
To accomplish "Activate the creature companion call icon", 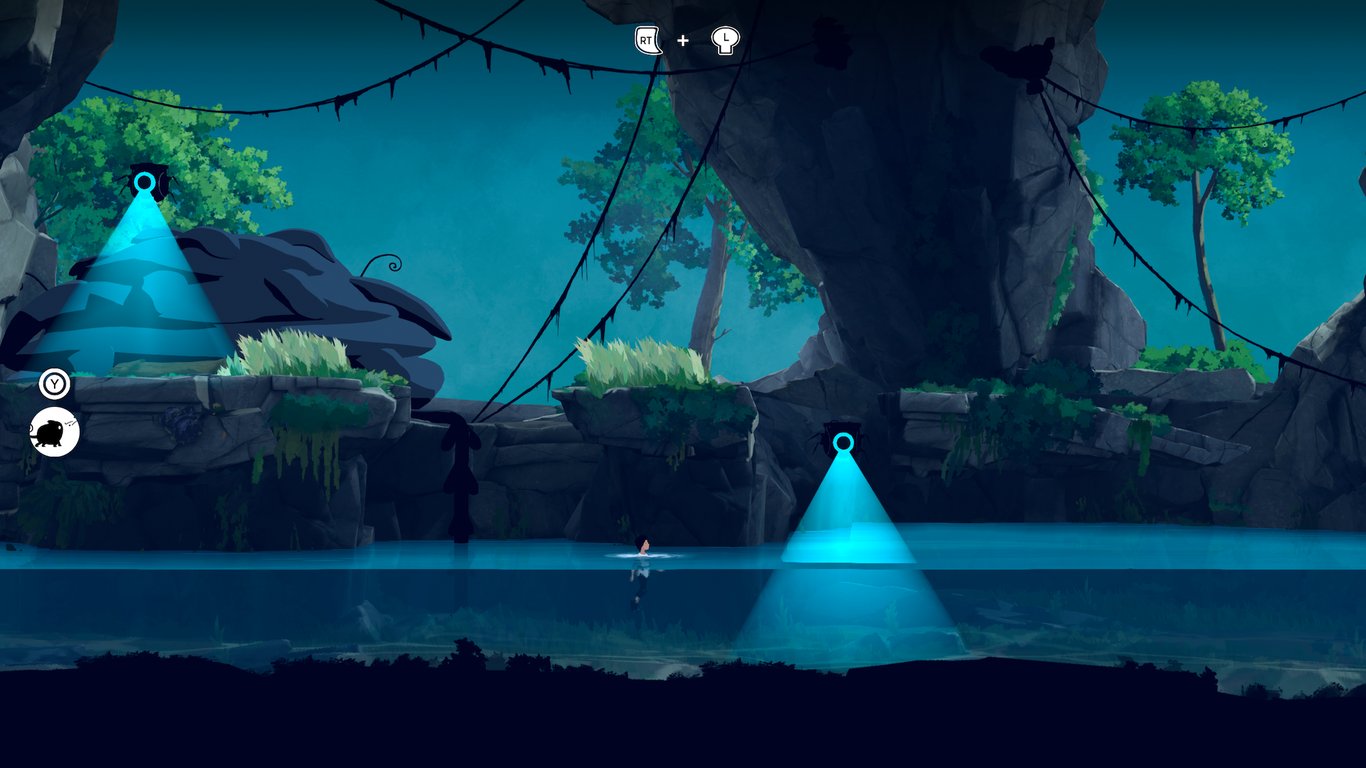I will pos(54,432).
